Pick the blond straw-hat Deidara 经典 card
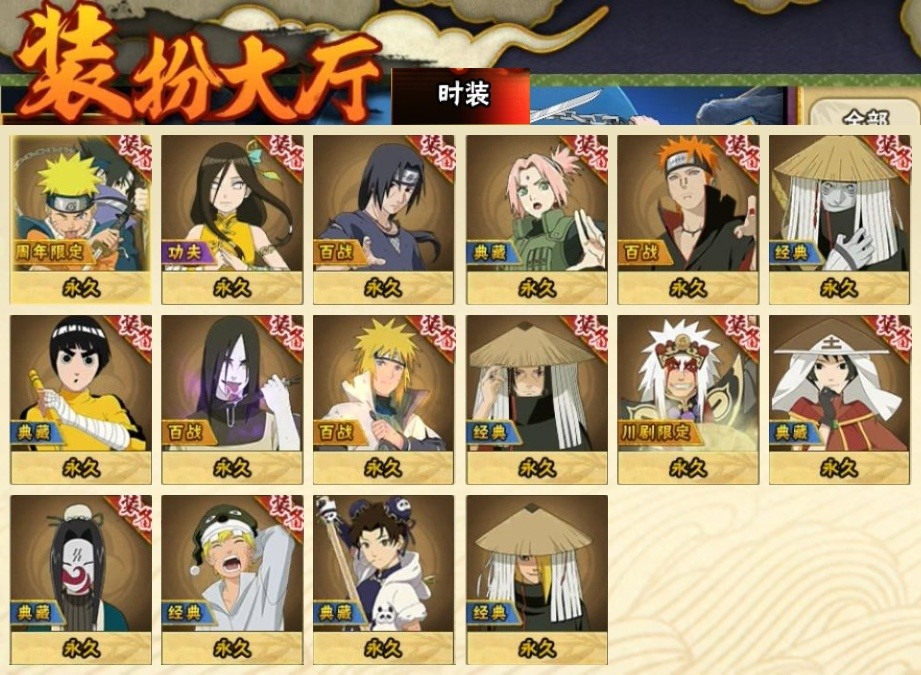This screenshot has height=675, width=921. click(x=536, y=579)
